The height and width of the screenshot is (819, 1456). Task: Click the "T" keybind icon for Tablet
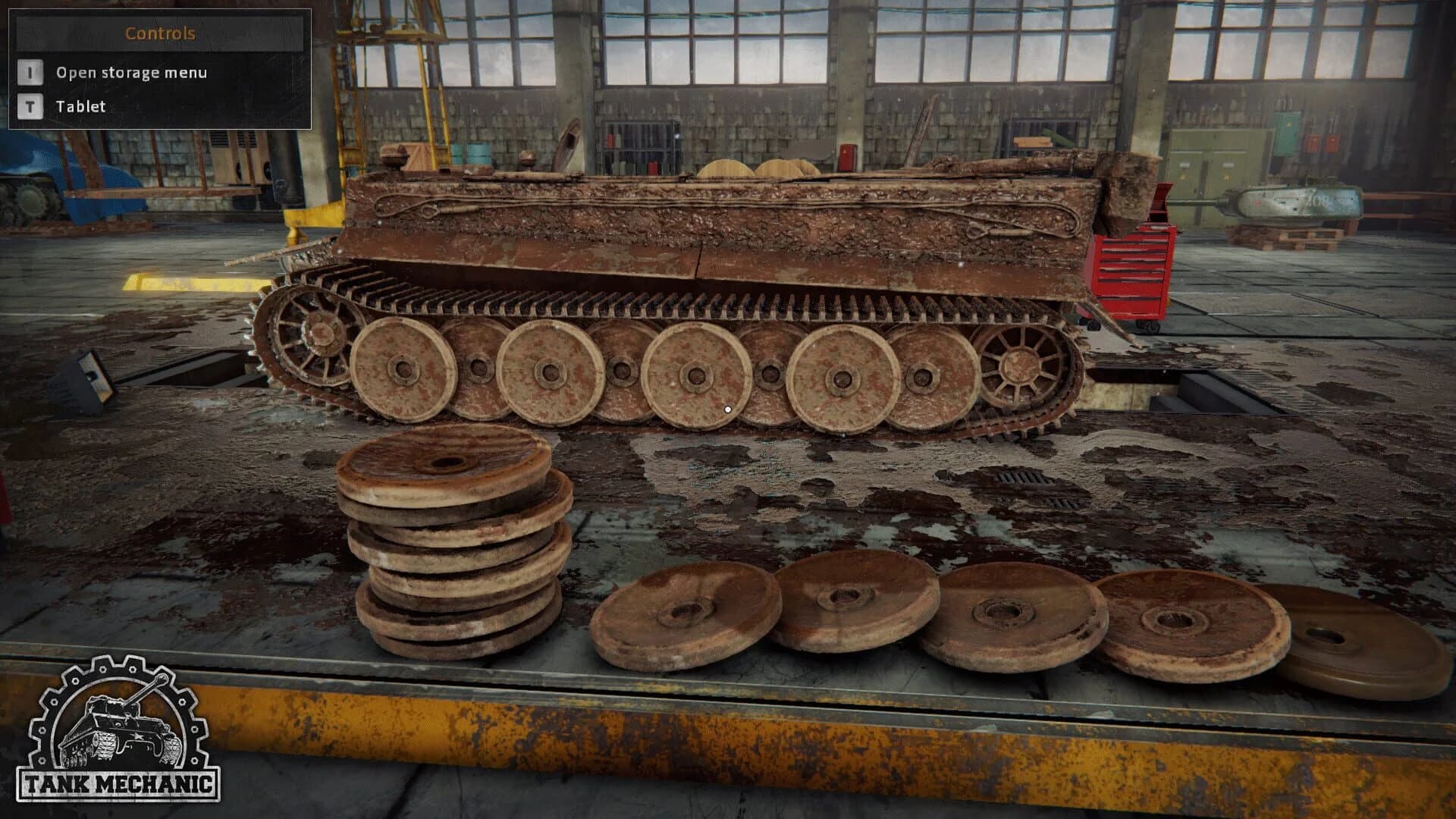click(x=29, y=106)
